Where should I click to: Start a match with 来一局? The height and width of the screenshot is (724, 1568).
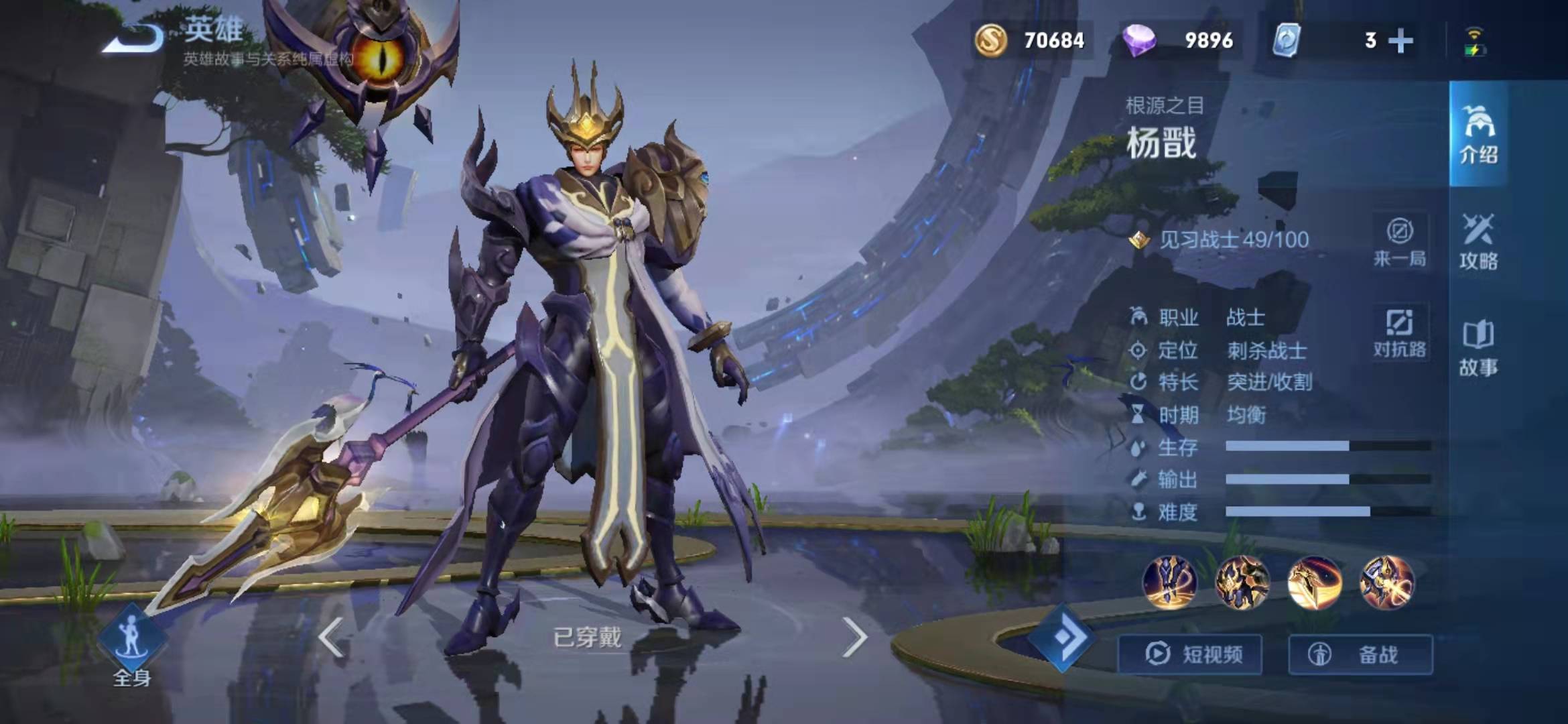pos(1400,241)
